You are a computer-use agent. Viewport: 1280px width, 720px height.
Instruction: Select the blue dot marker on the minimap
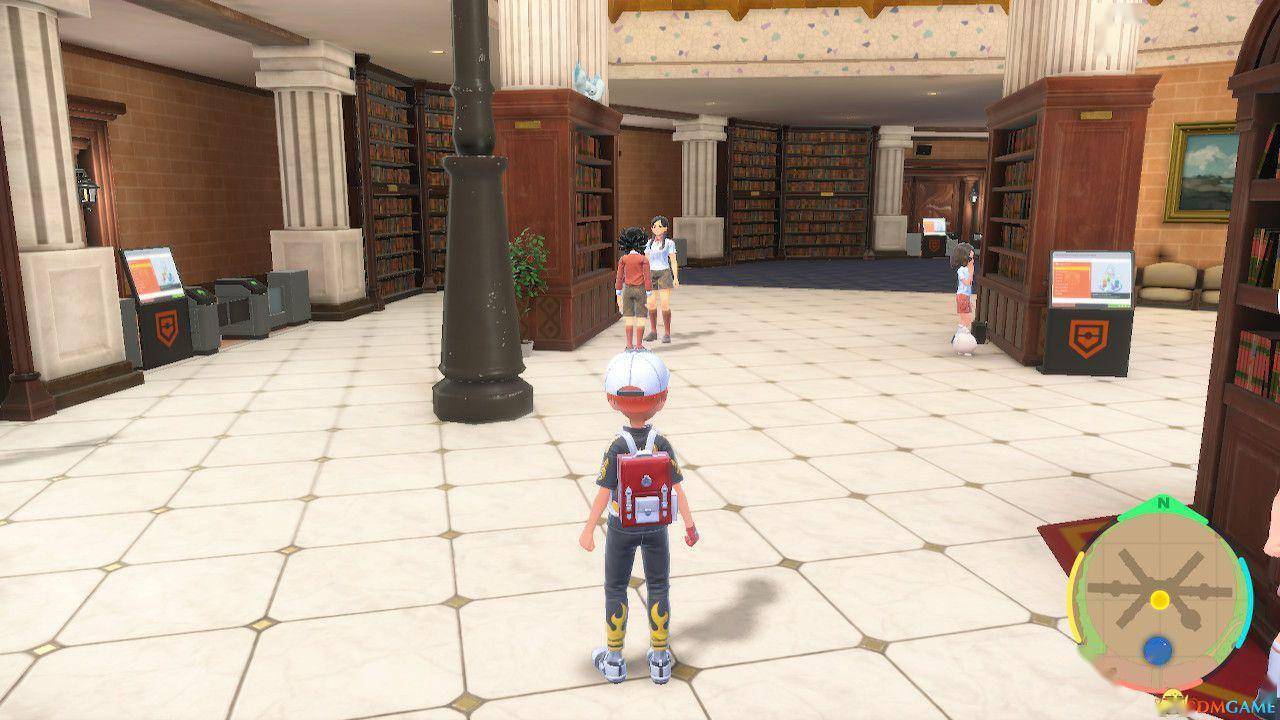tap(1158, 651)
